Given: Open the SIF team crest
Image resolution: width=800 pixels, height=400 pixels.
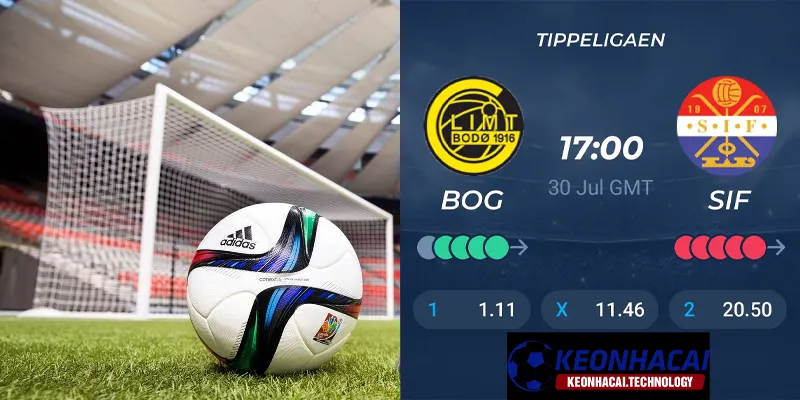Looking at the screenshot, I should (725, 127).
